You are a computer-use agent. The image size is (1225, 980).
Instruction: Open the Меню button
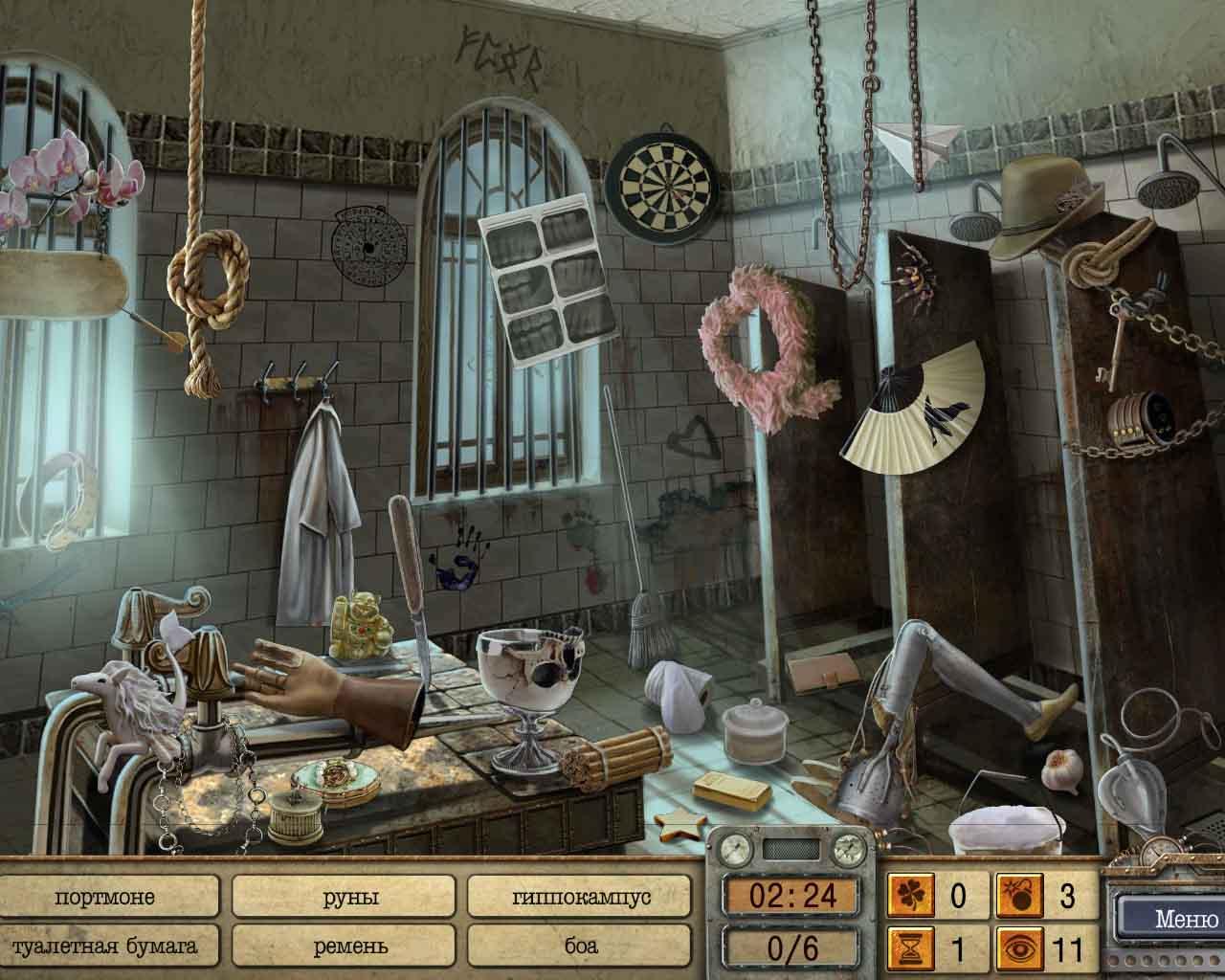1172,921
